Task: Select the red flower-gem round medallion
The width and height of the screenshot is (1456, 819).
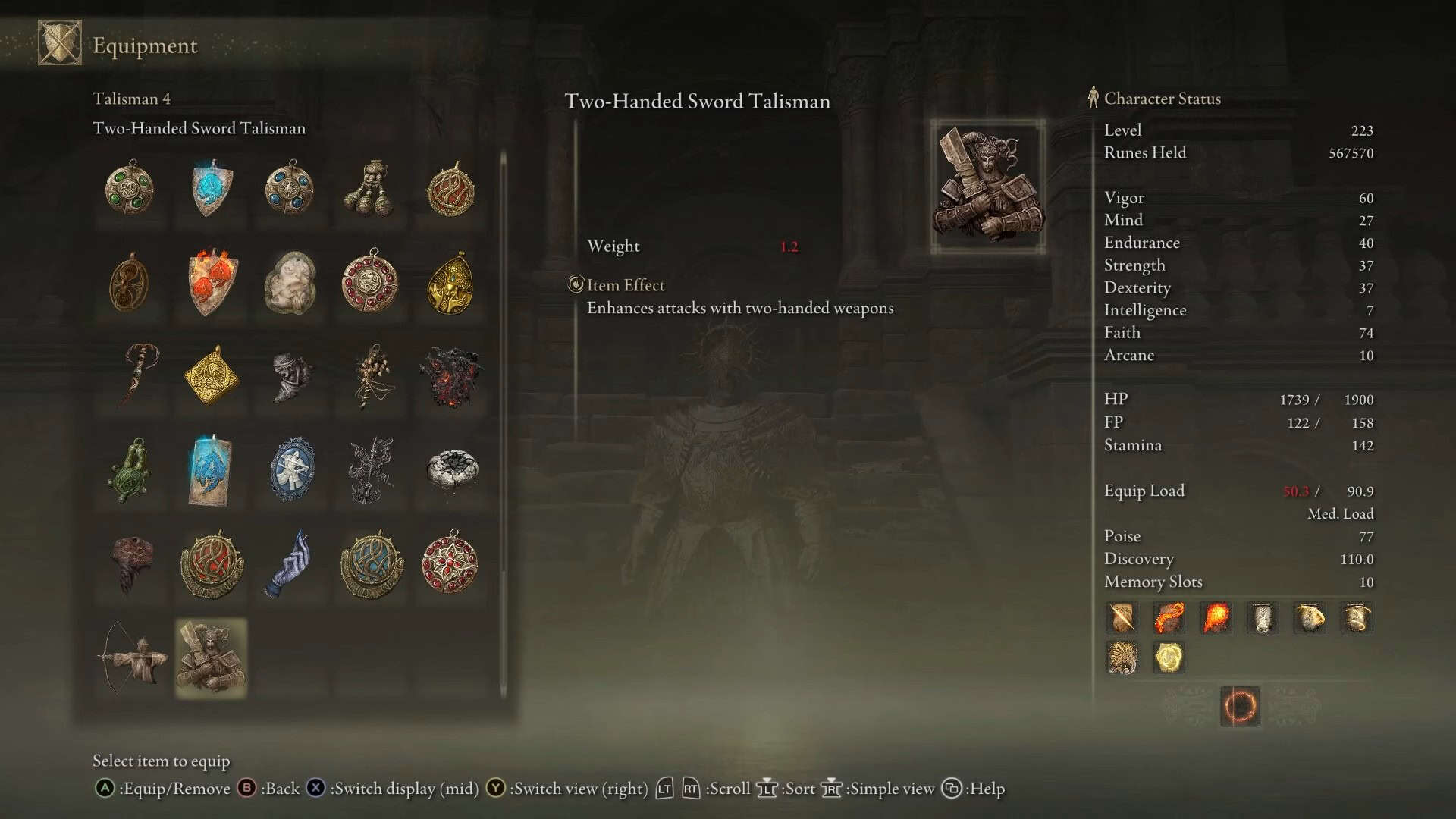Action: pyautogui.click(x=450, y=563)
